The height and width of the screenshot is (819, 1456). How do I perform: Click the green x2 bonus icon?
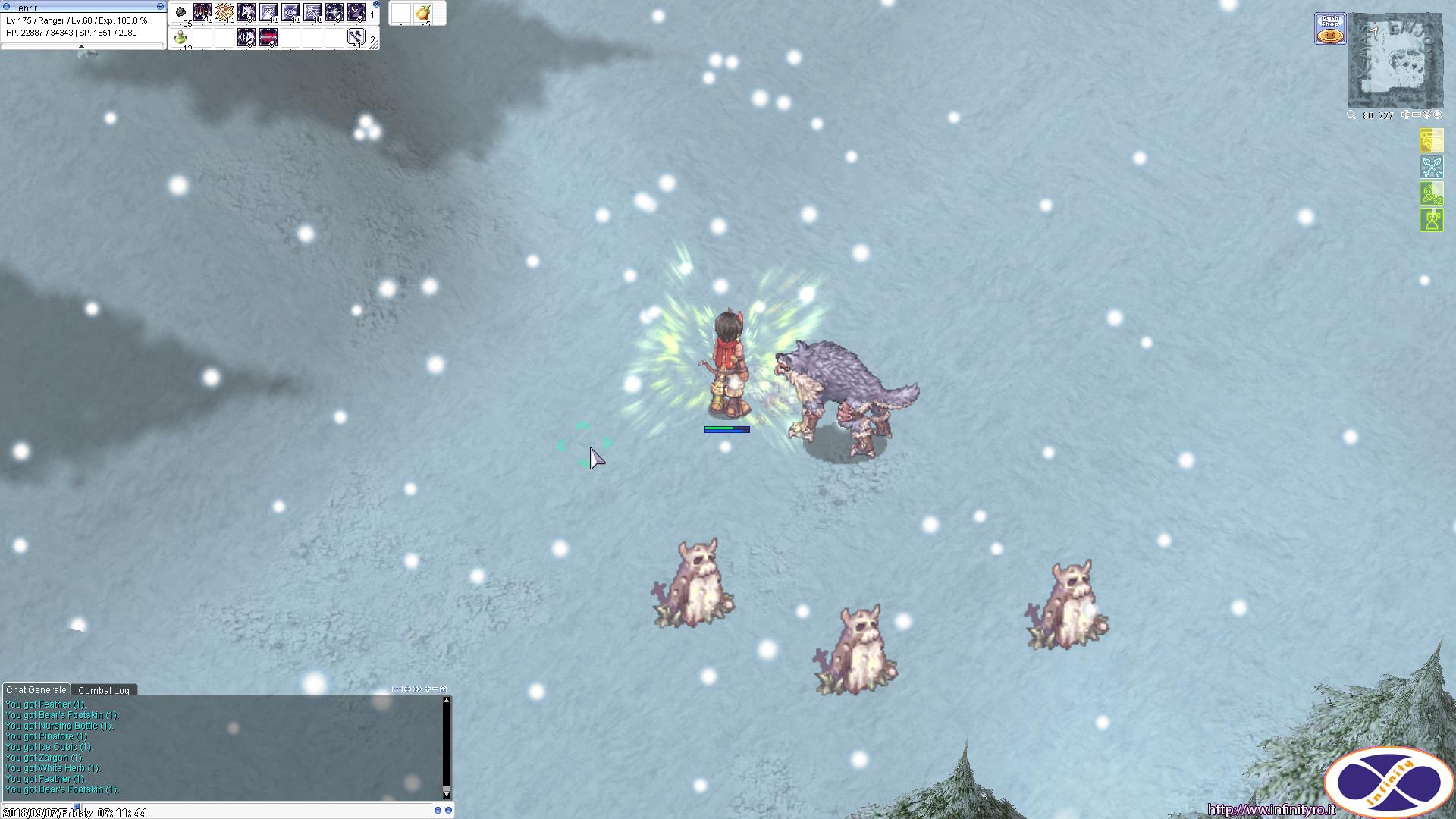tap(1431, 194)
